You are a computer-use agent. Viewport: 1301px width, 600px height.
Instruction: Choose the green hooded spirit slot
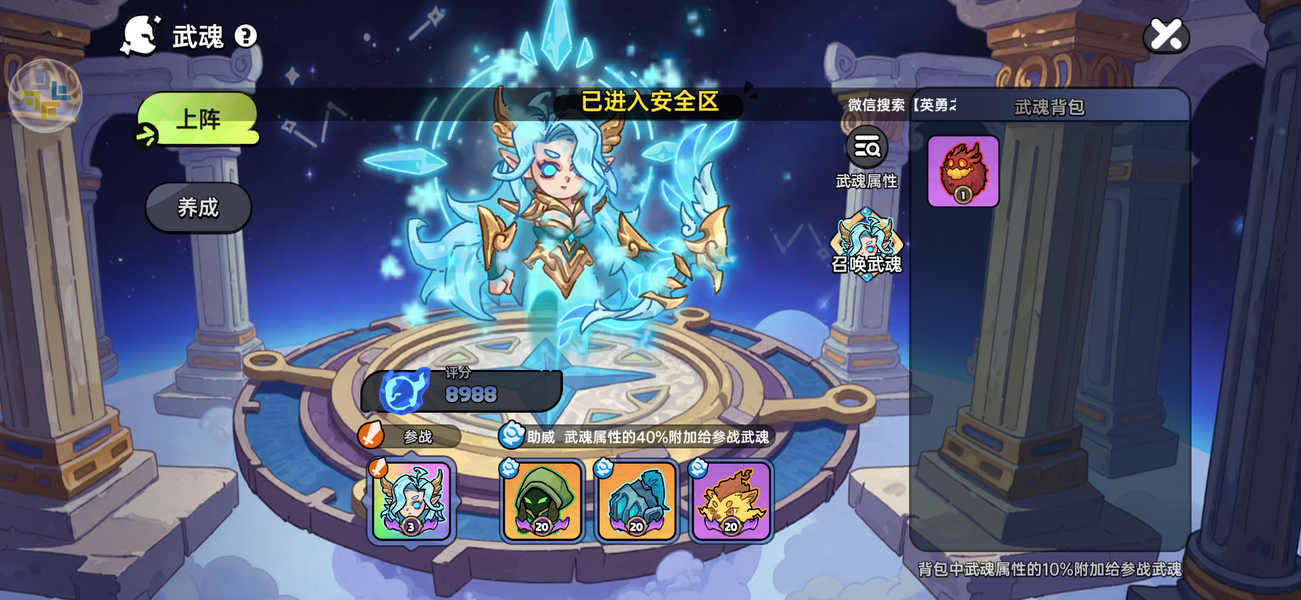(x=541, y=501)
